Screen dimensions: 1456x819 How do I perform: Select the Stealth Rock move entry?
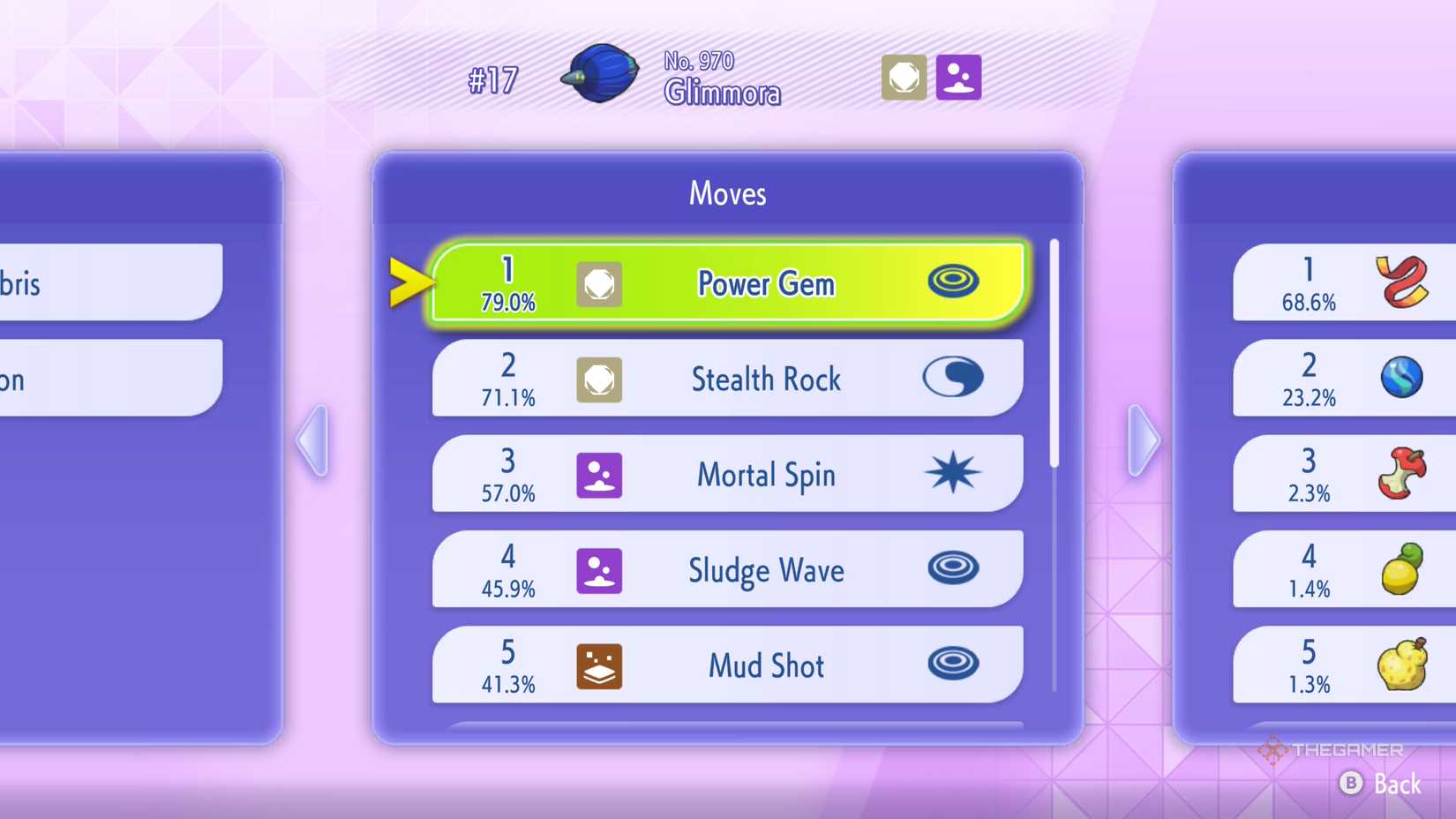tap(726, 379)
